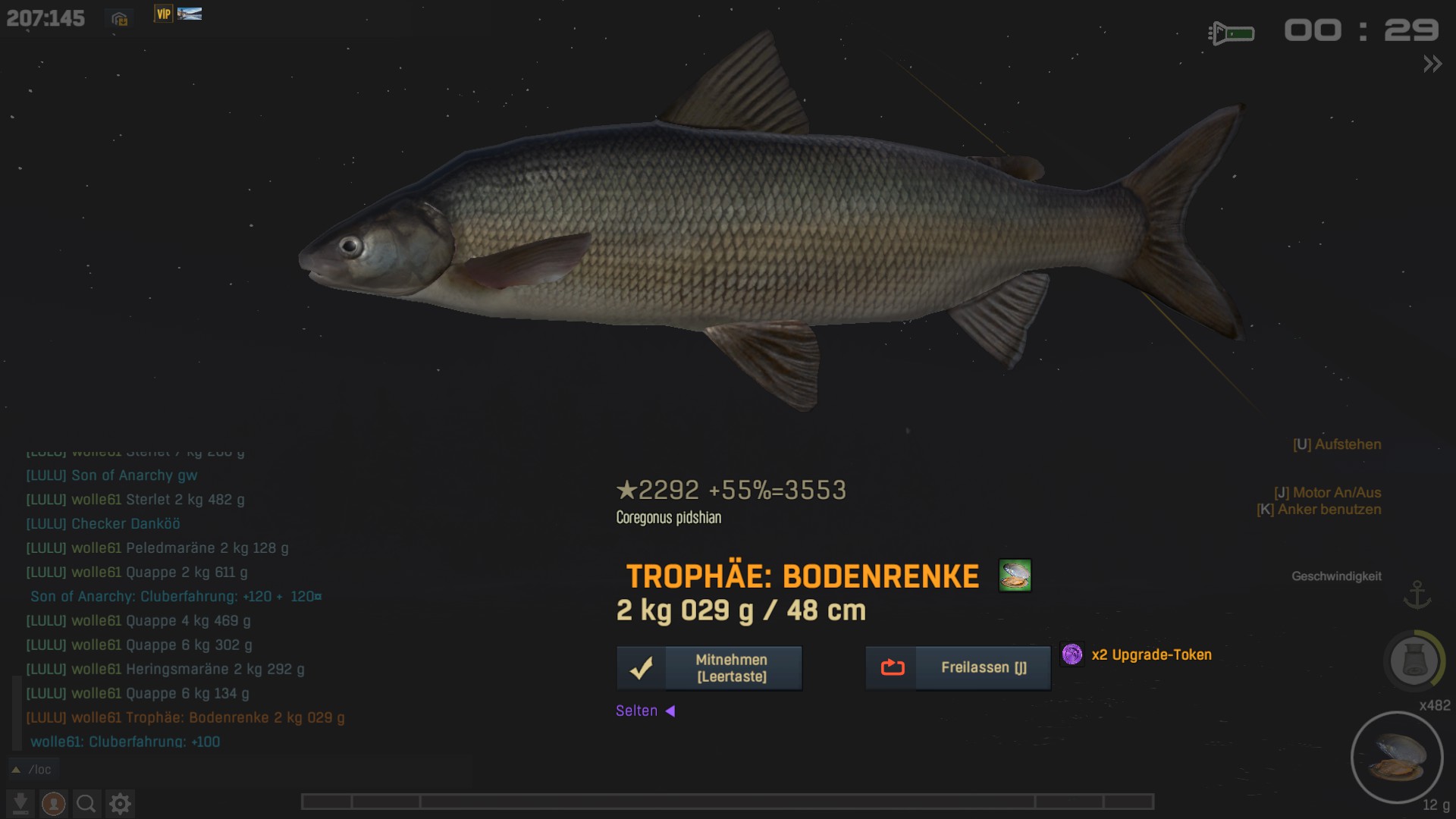Expand the chat channel arrow next to /loc

coord(16,770)
